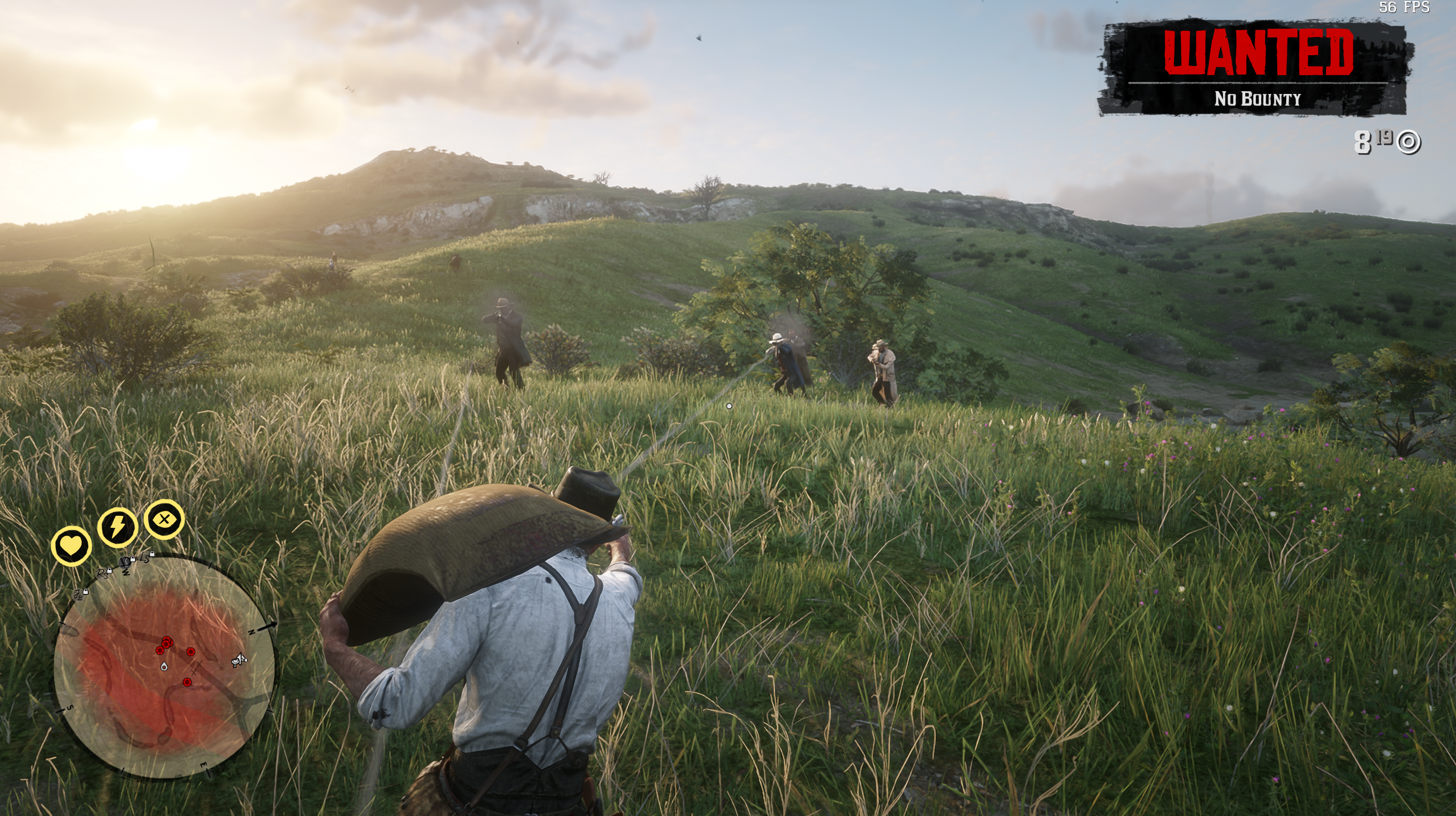
Task: Click the north arrow on minimap rim
Action: (x=268, y=626)
